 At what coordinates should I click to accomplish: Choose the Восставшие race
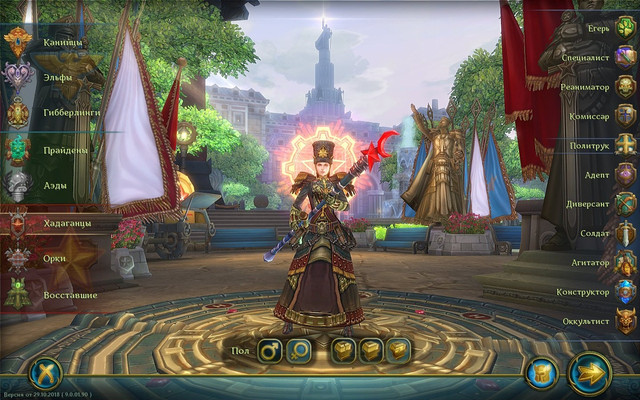(20, 295)
